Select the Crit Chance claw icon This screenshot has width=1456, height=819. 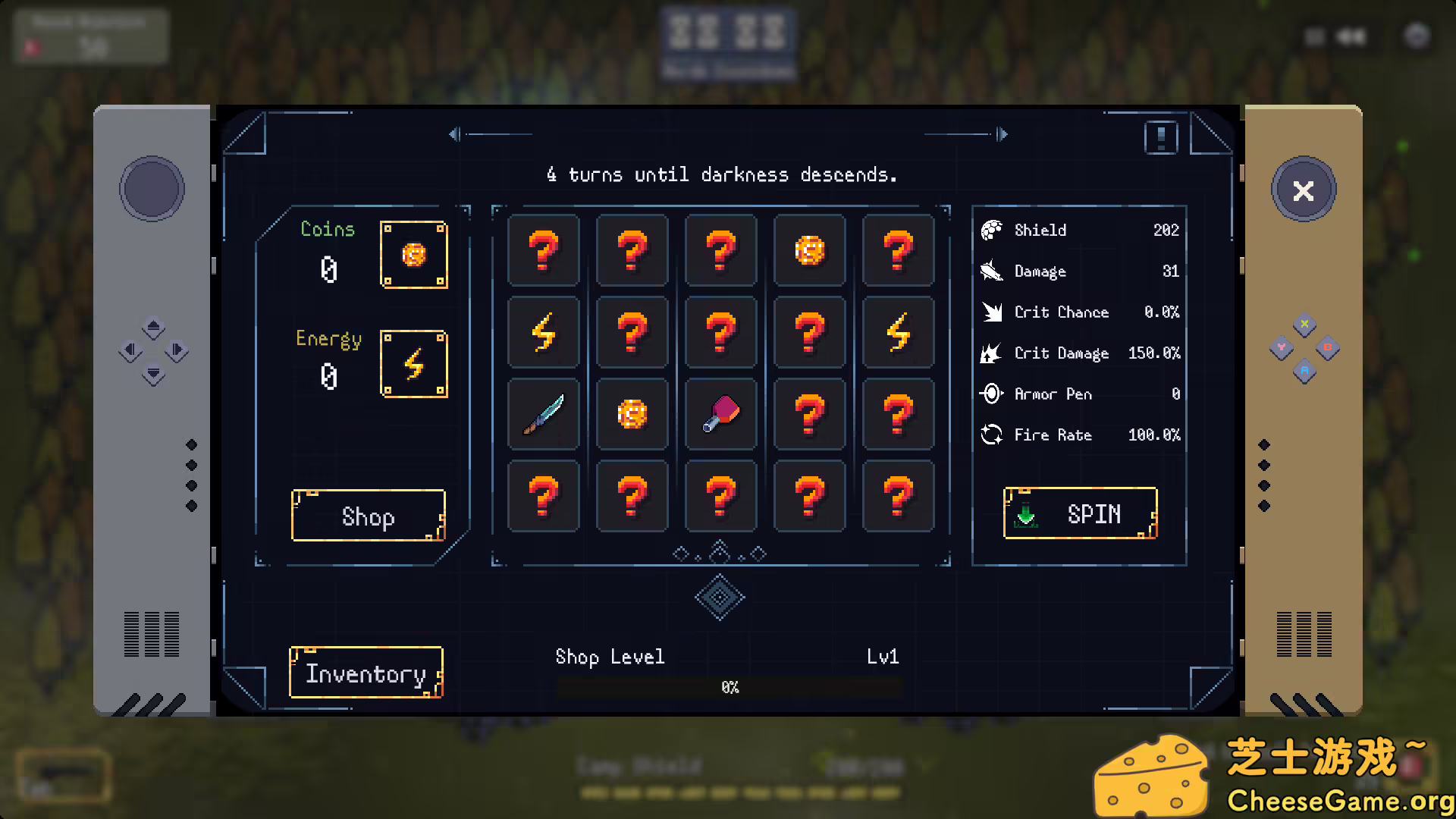tap(990, 312)
